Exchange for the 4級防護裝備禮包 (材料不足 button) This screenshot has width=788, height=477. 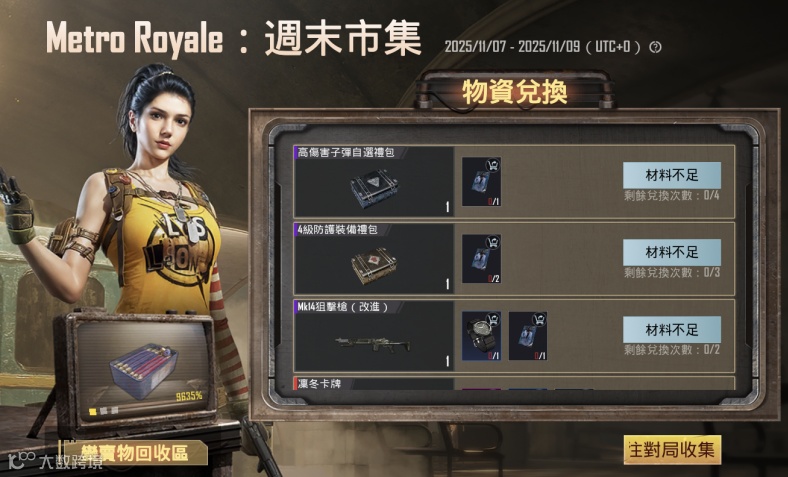671,251
